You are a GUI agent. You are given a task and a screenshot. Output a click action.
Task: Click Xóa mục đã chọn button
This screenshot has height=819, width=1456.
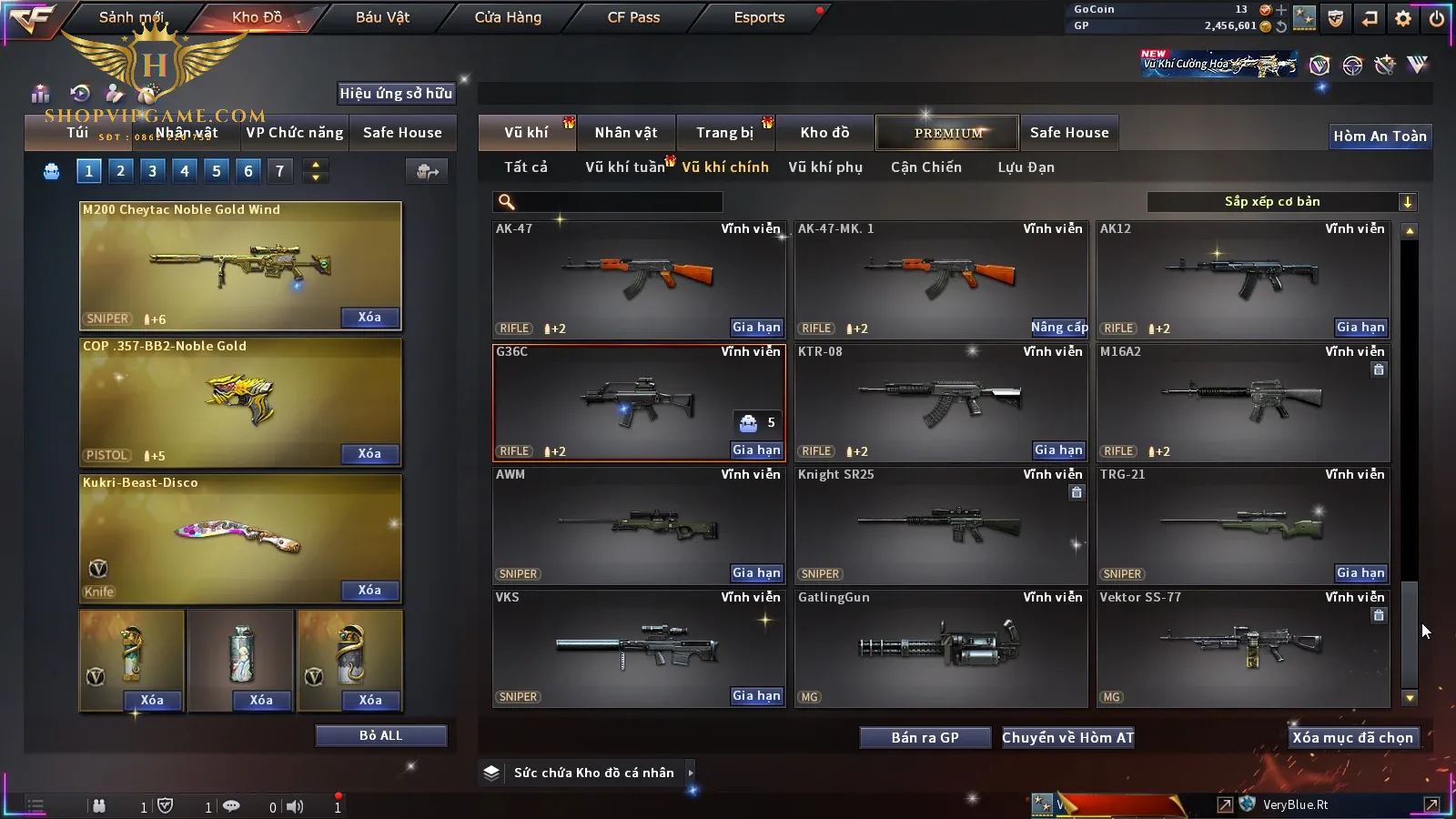pyautogui.click(x=1352, y=738)
